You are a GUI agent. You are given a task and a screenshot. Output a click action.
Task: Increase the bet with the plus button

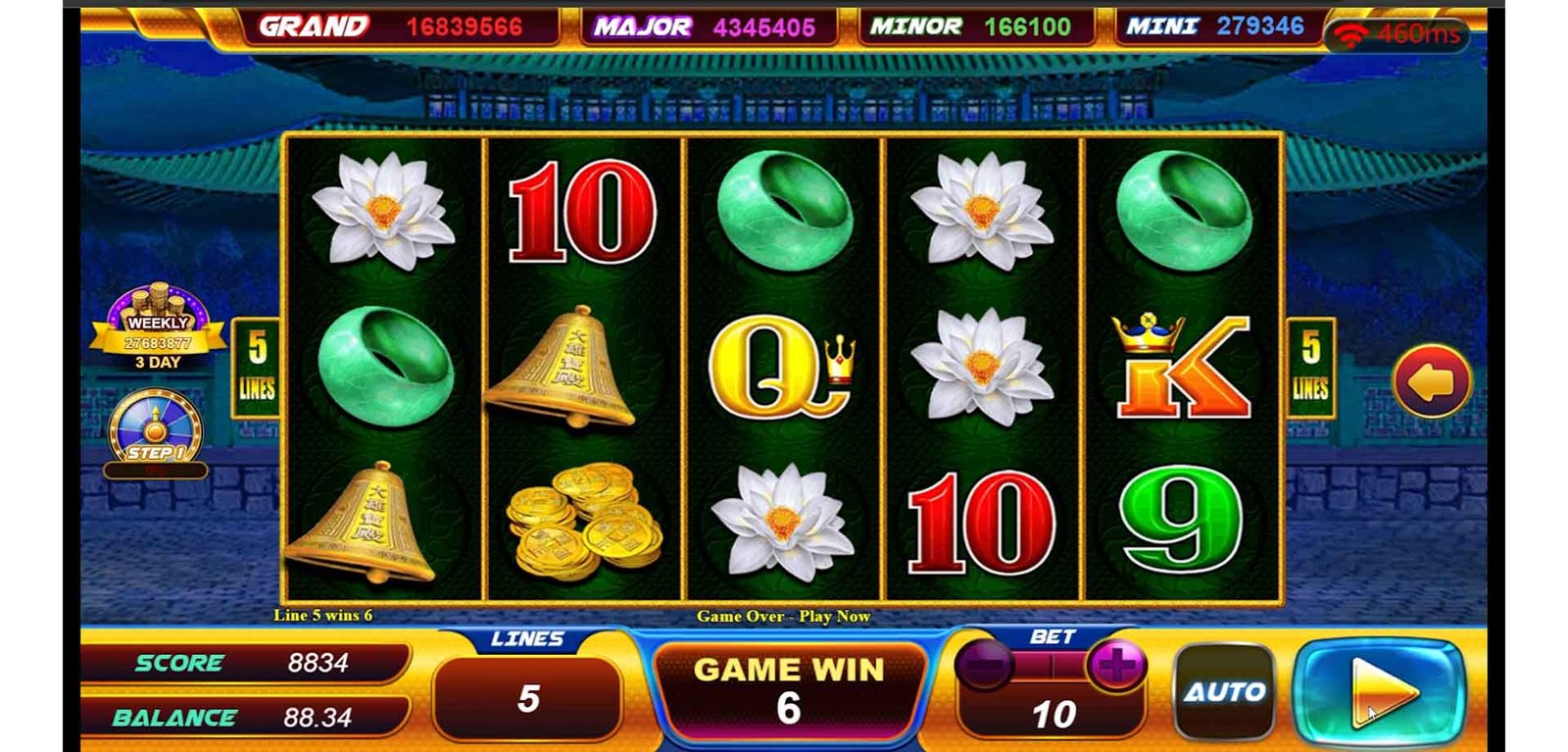click(1115, 667)
